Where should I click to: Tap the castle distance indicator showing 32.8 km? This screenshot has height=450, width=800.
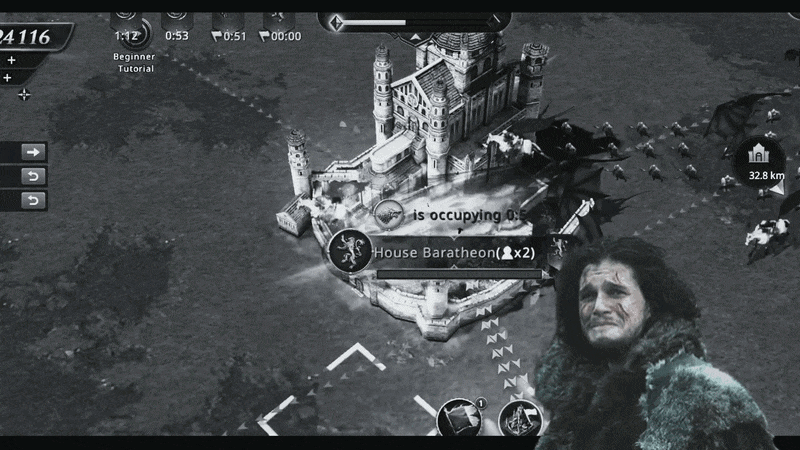point(760,160)
